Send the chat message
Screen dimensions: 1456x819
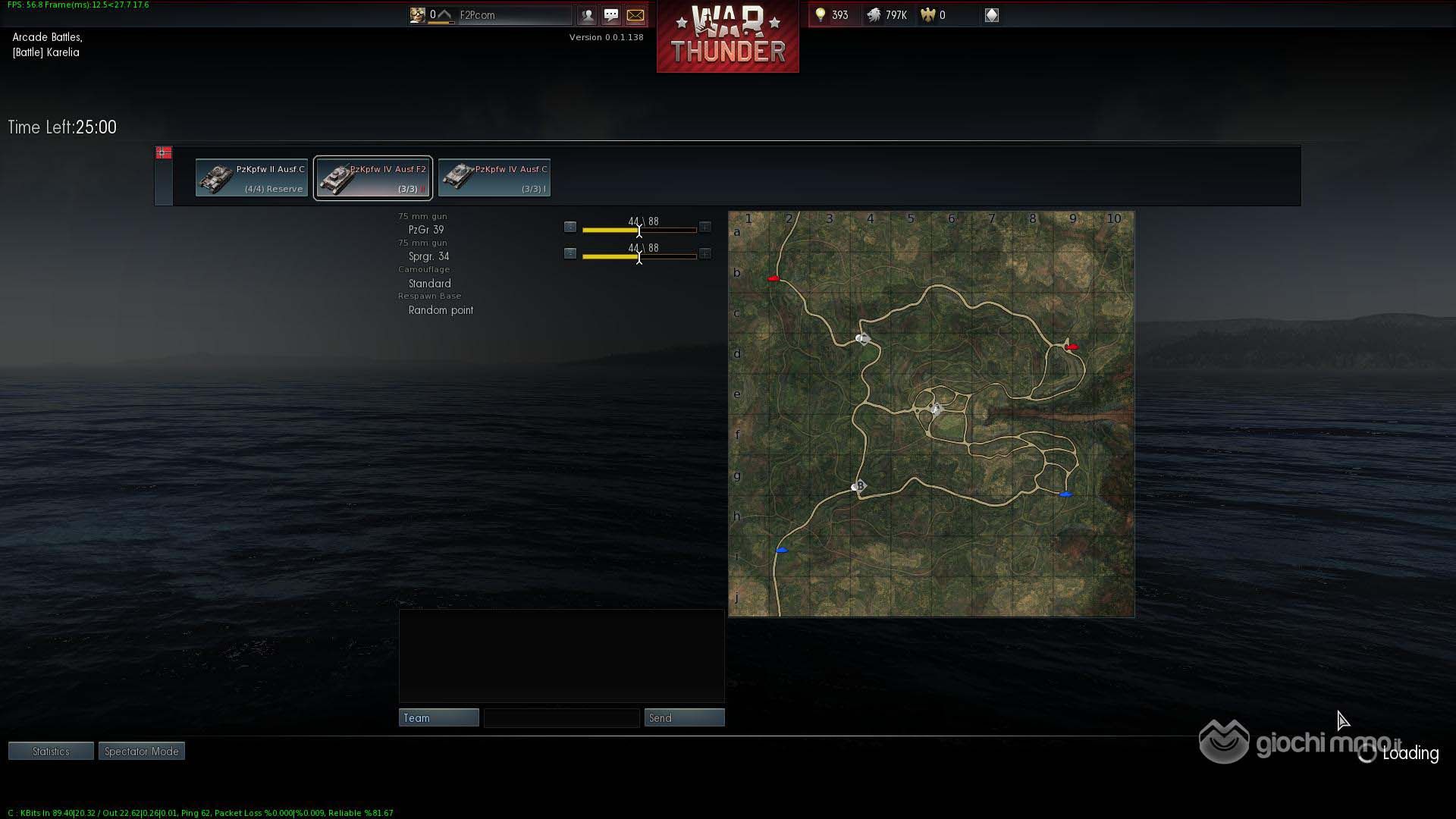pyautogui.click(x=684, y=718)
